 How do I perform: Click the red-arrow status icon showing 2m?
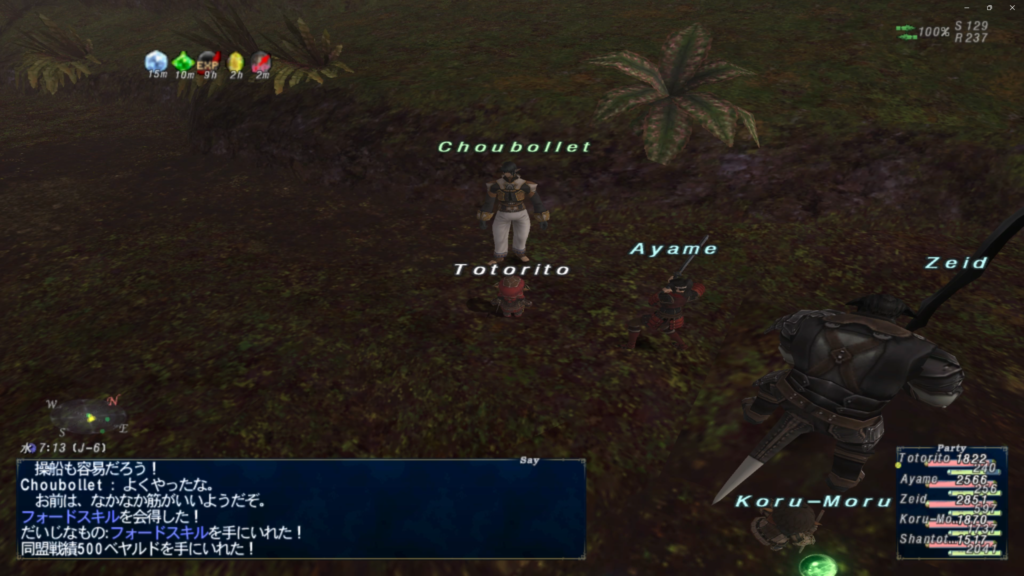click(261, 62)
